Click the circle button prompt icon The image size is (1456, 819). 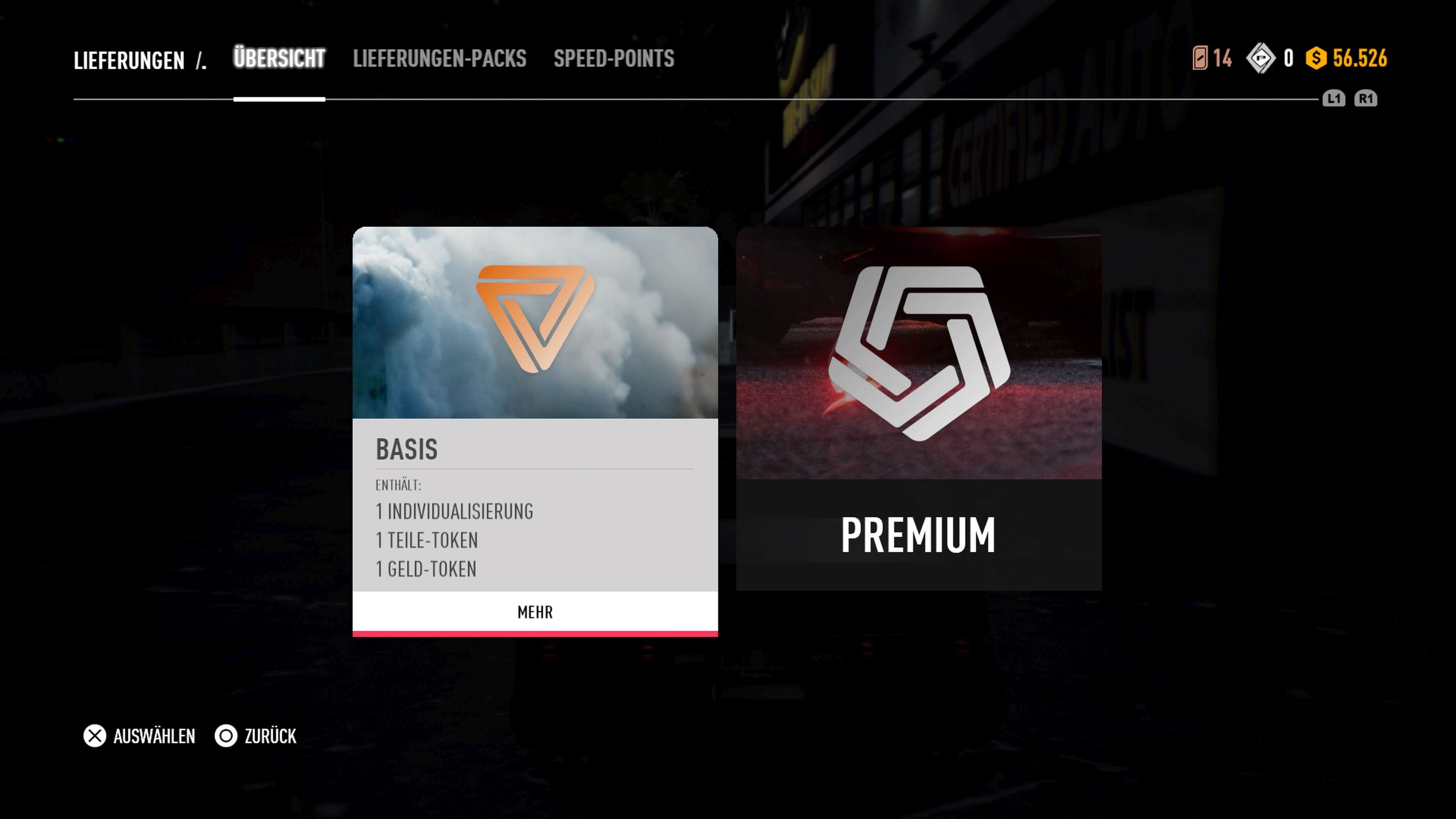pyautogui.click(x=226, y=736)
